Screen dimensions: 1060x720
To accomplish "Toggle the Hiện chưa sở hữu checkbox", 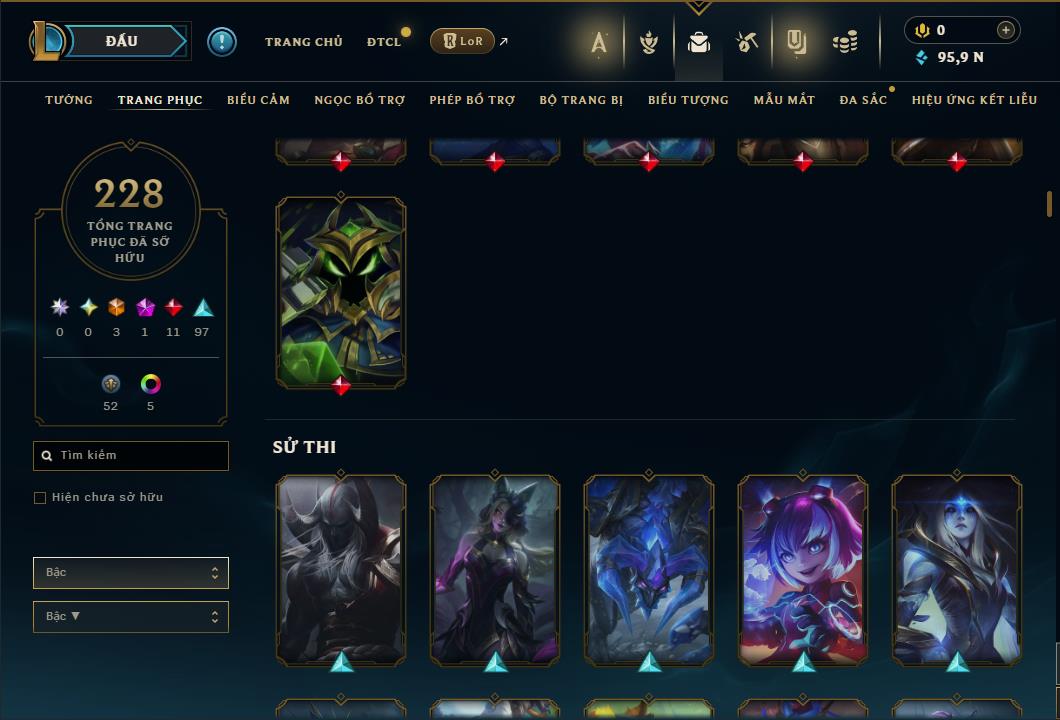I will tap(40, 498).
